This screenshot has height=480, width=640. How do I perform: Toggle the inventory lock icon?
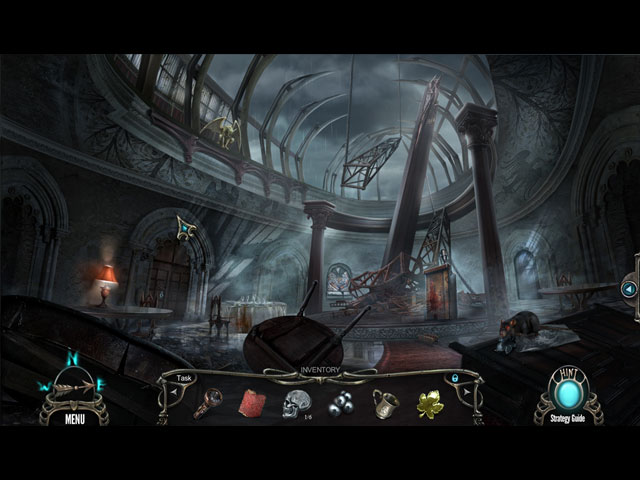(455, 378)
